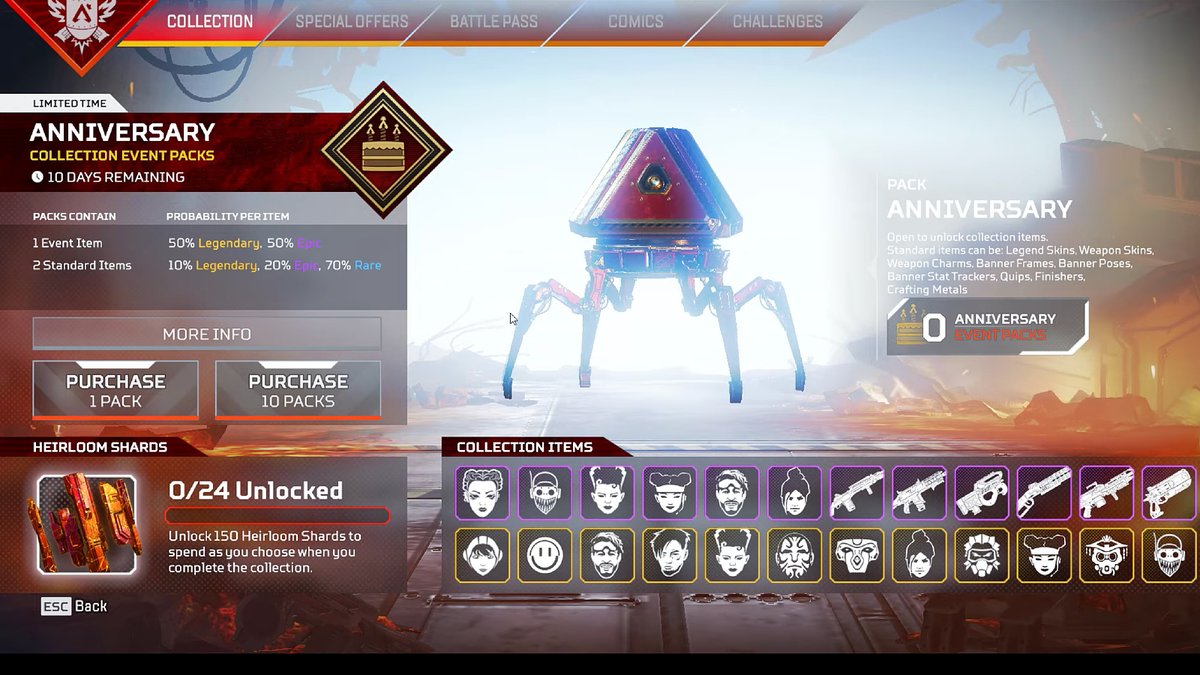Screen dimensions: 1200x675
Task: Select the Gibraltar face paint item
Action: click(794, 555)
